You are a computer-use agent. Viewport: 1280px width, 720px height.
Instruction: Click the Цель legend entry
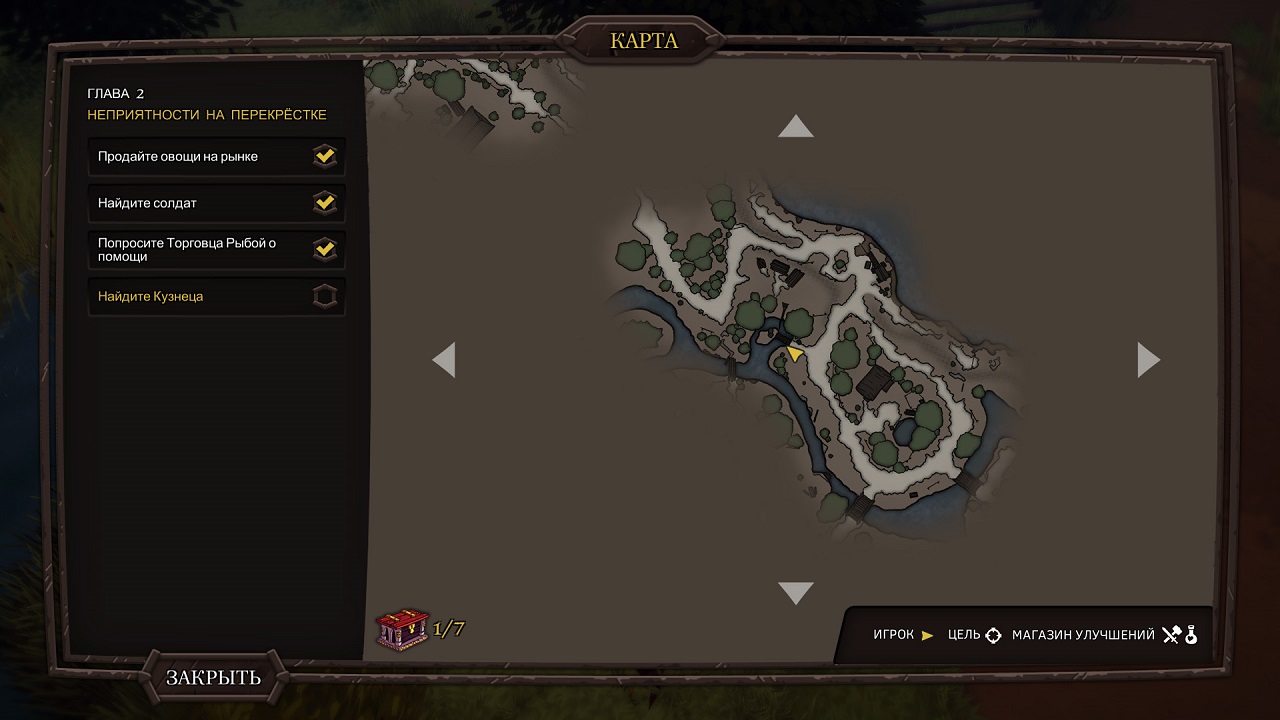tap(974, 635)
